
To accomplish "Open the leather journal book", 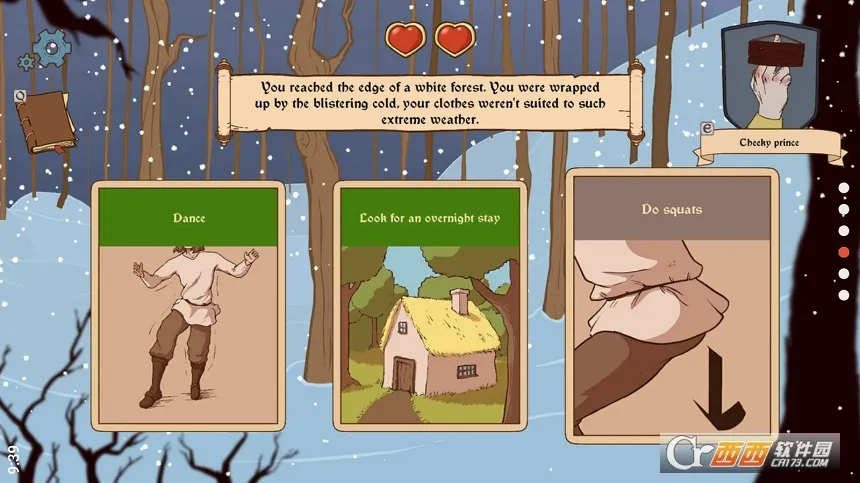I will tap(47, 122).
